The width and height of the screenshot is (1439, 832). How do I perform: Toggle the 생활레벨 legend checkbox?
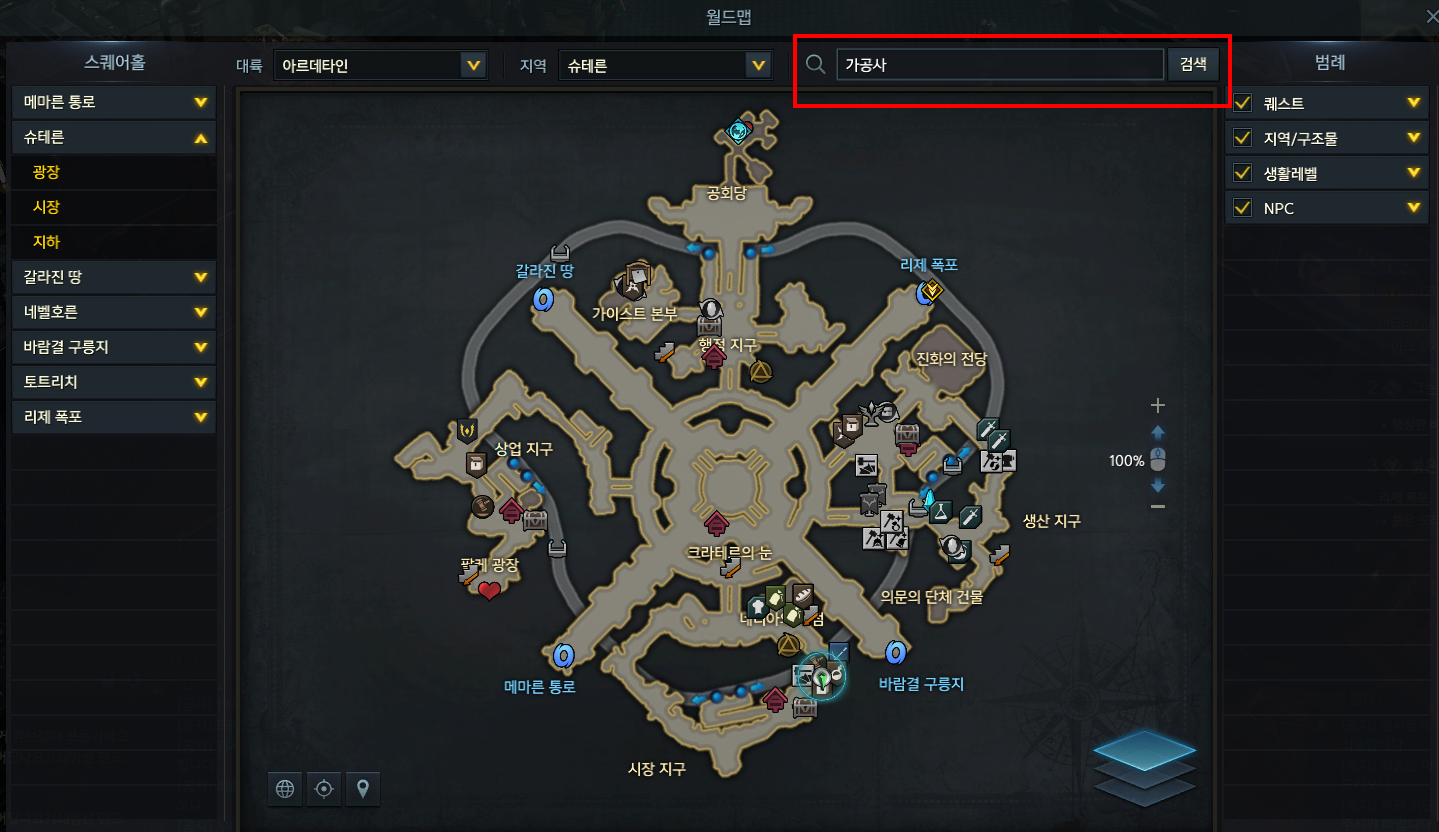[1243, 173]
